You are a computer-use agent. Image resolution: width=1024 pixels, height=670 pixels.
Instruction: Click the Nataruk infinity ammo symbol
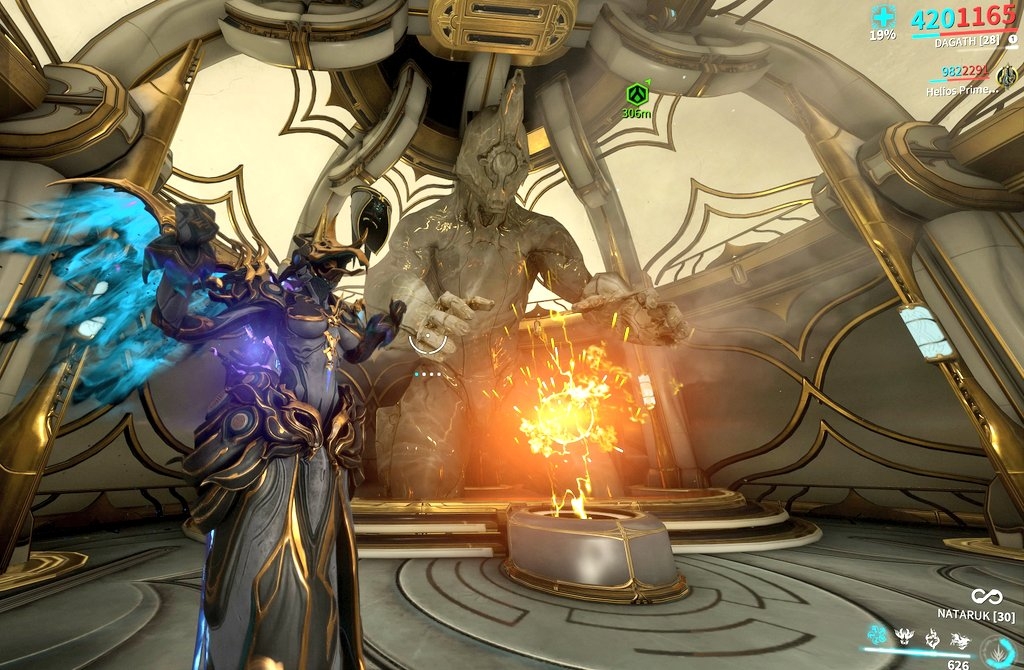click(x=986, y=596)
